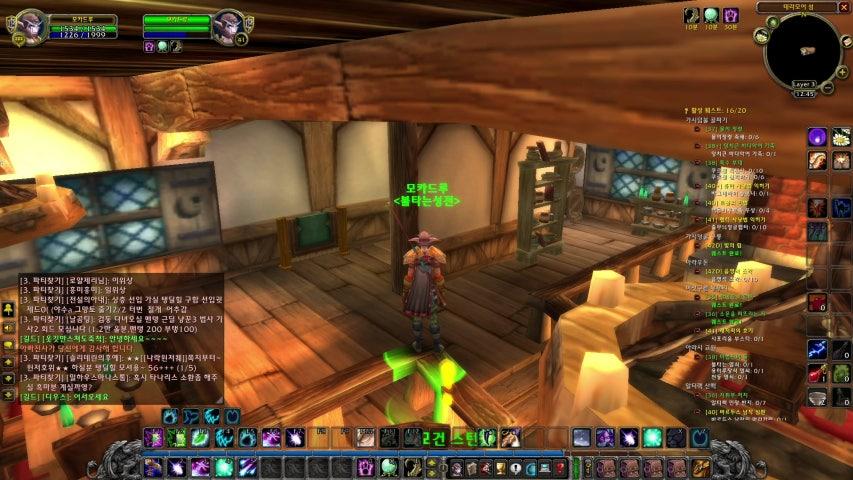This screenshot has height=480, width=853.
Task: Click the minimap clock showing 12:45
Action: point(803,93)
